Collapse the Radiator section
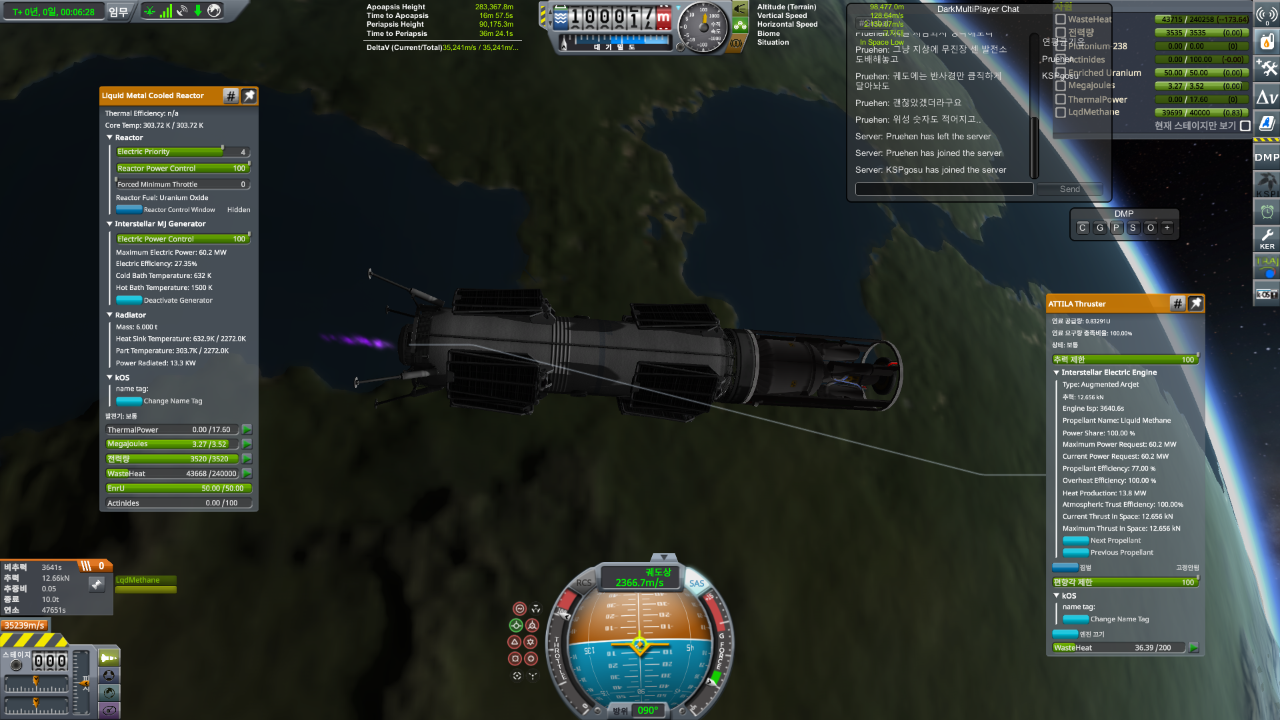Viewport: 1280px width, 720px height. (x=110, y=315)
